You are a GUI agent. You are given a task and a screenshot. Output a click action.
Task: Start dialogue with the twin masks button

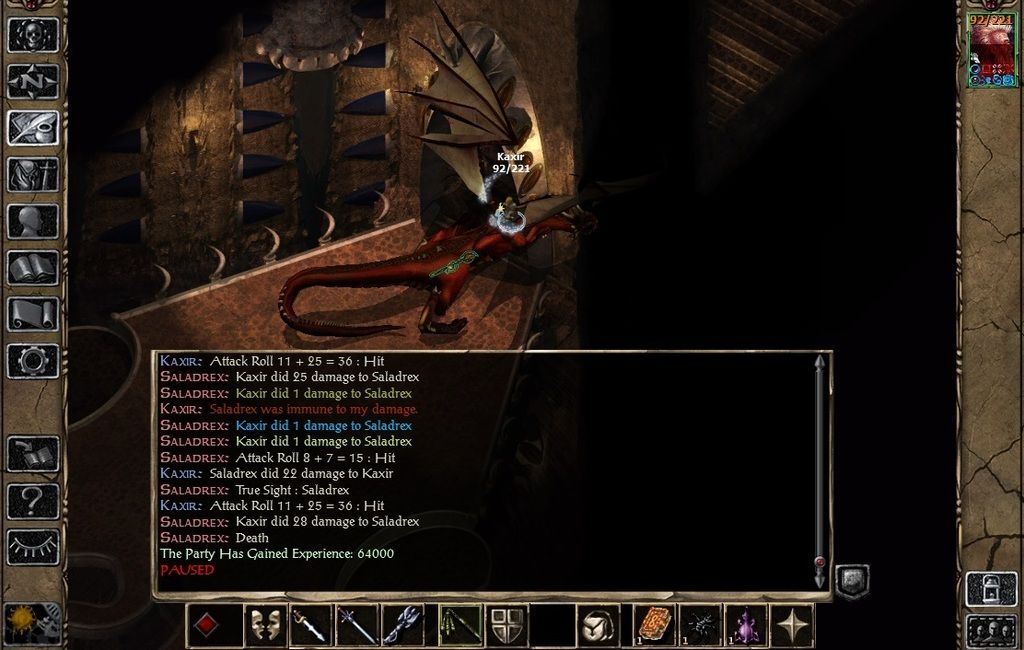click(x=265, y=625)
